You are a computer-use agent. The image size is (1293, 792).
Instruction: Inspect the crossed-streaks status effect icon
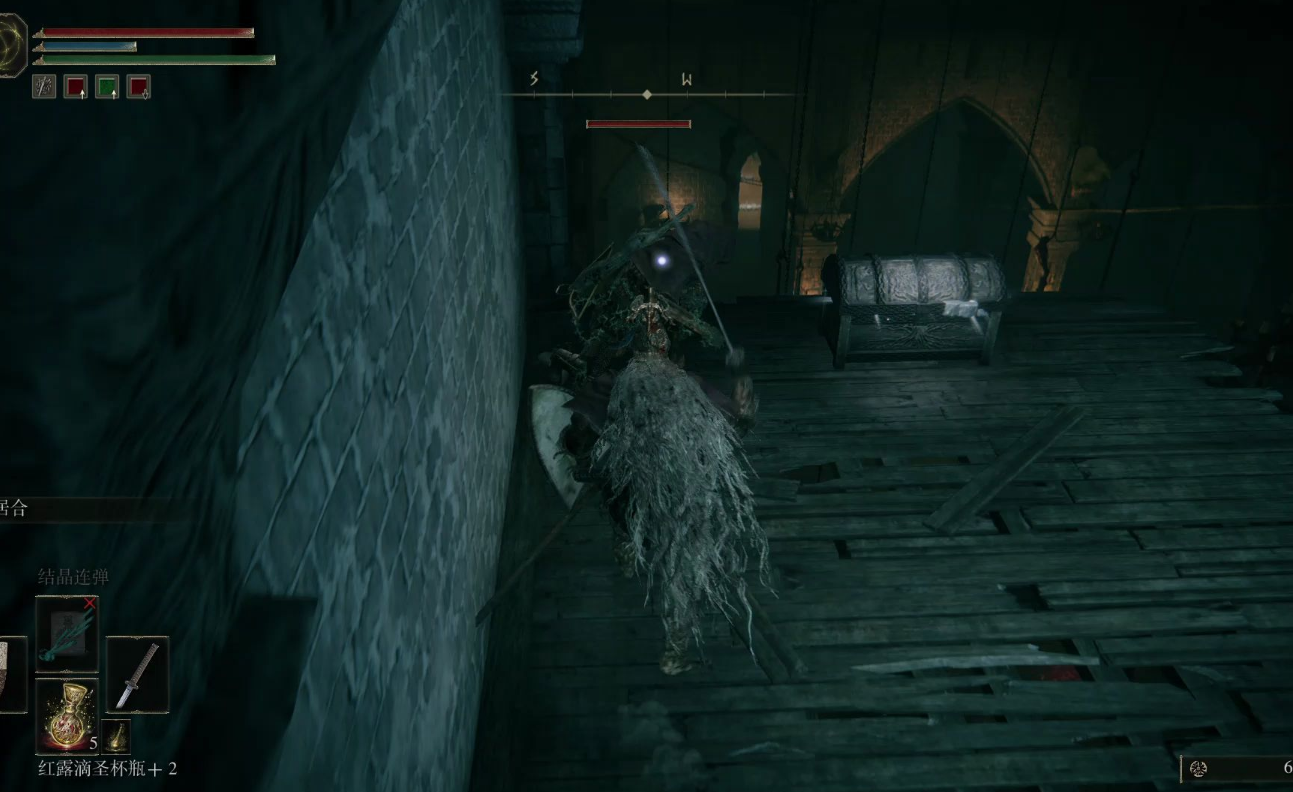pyautogui.click(x=44, y=87)
